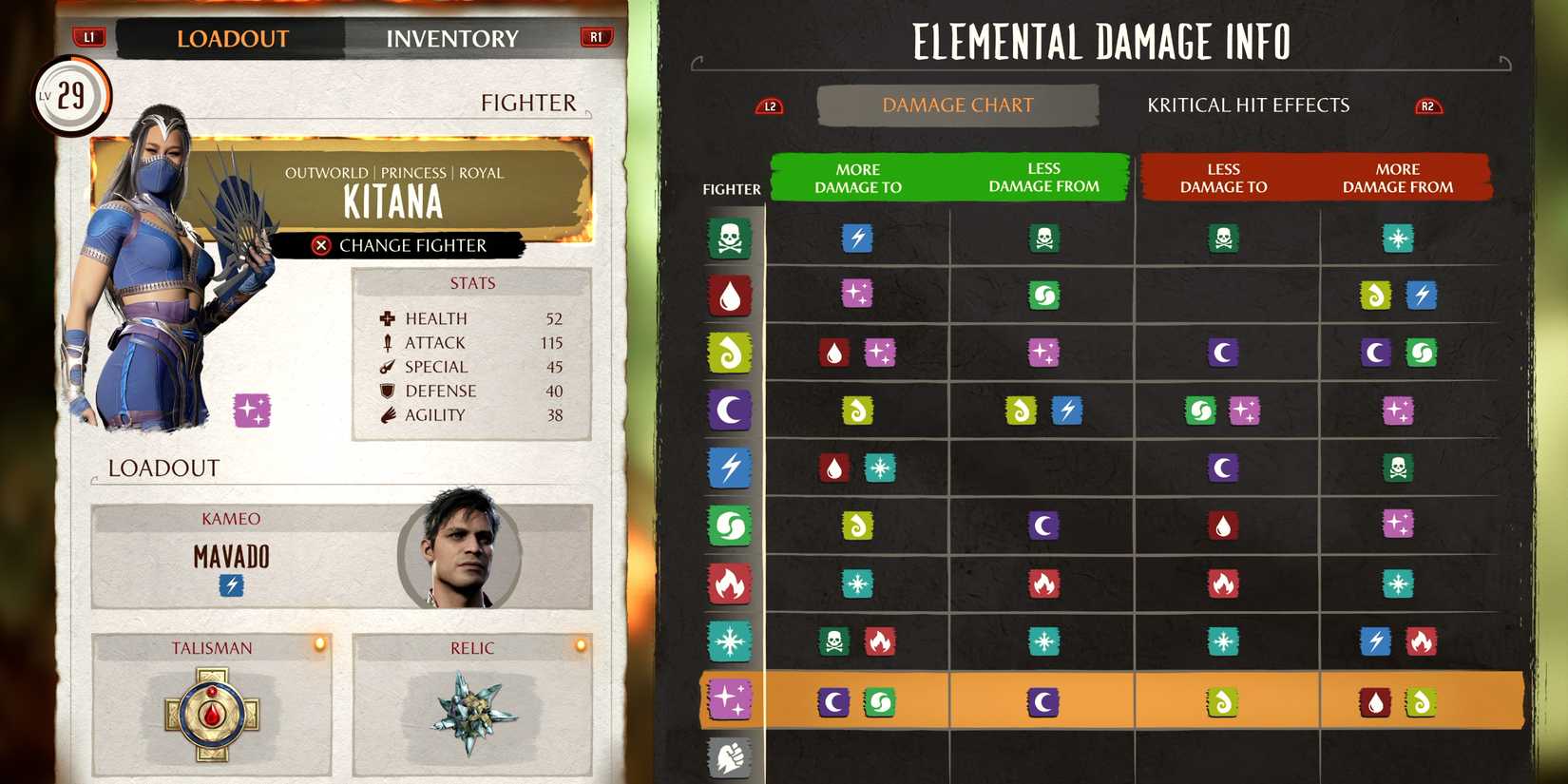The height and width of the screenshot is (784, 1568).
Task: Switch to the Inventory tab
Action: (x=452, y=38)
